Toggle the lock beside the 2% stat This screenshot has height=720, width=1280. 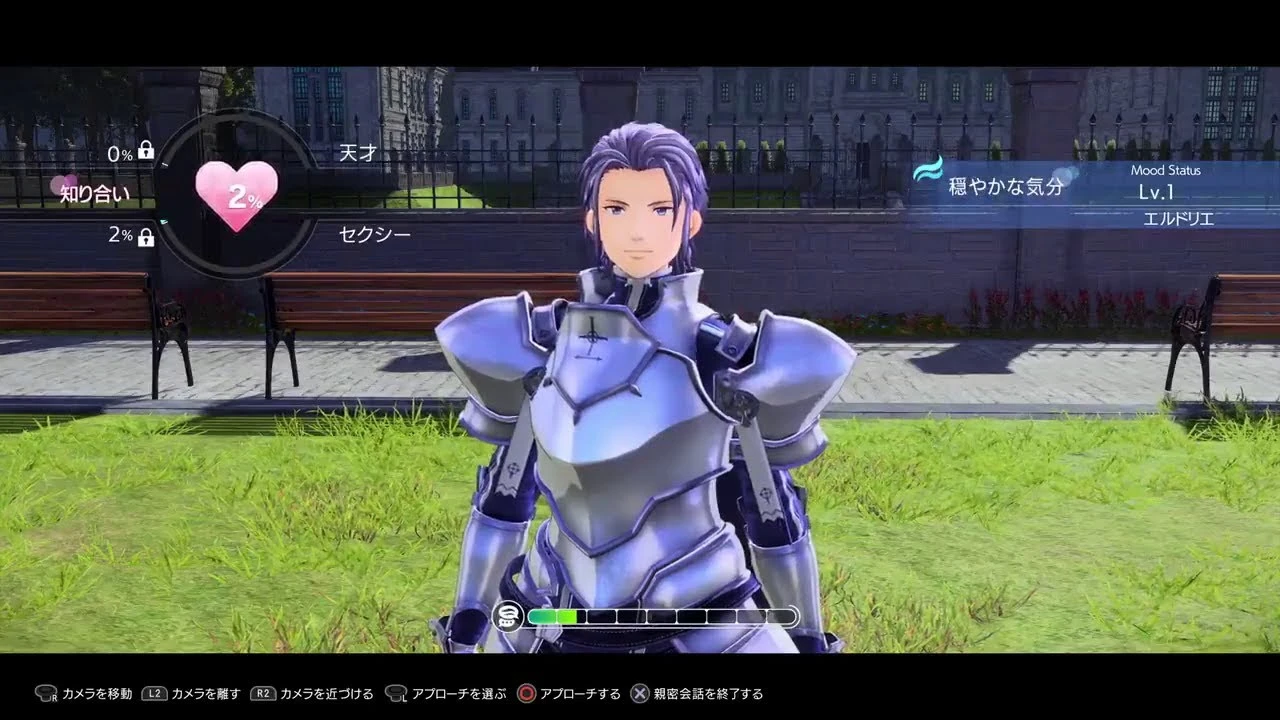146,239
